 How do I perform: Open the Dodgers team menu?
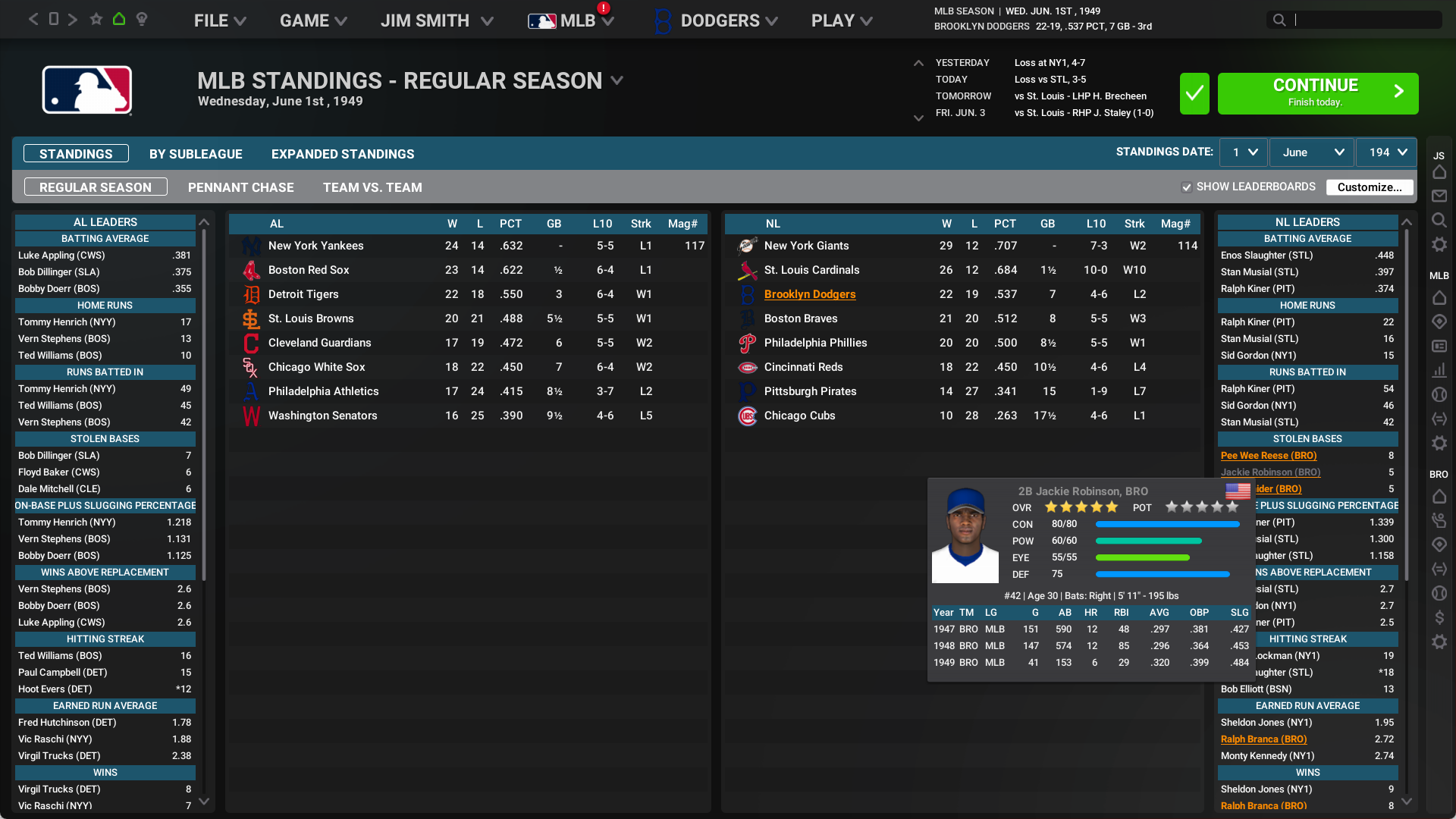(717, 20)
